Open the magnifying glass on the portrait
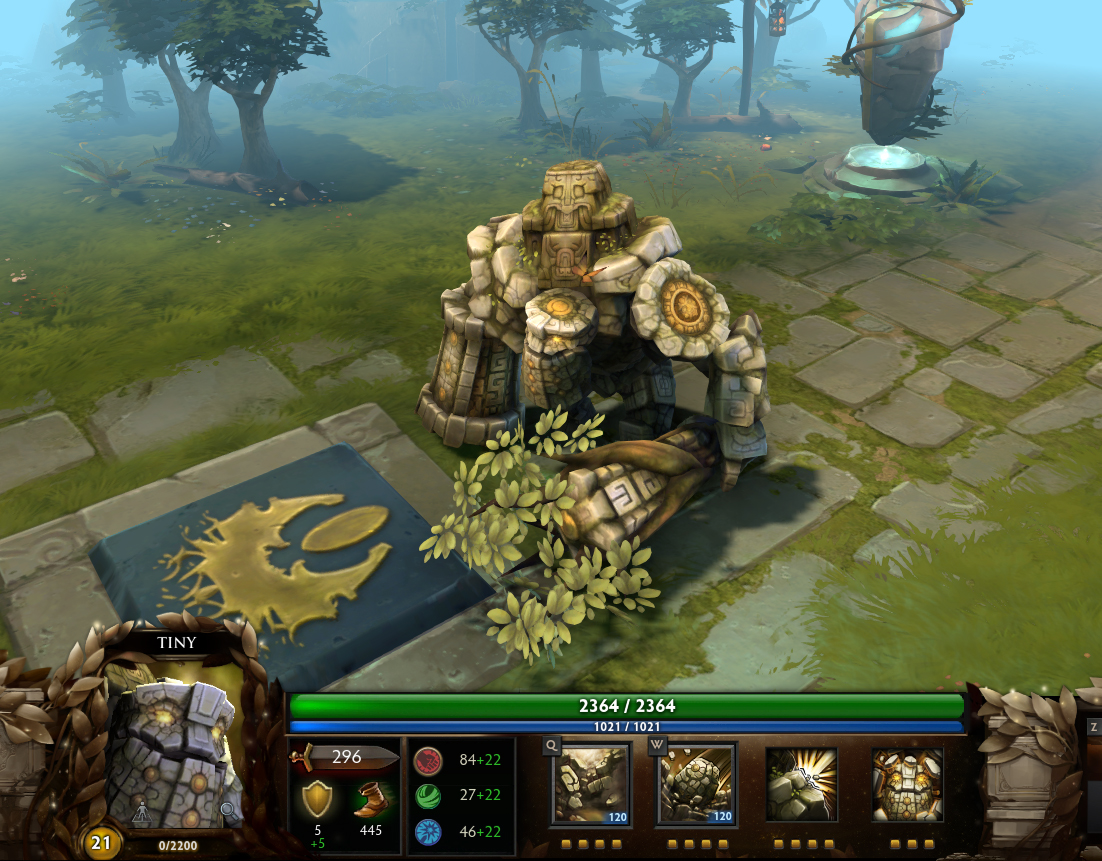This screenshot has width=1102, height=861. coord(229,811)
